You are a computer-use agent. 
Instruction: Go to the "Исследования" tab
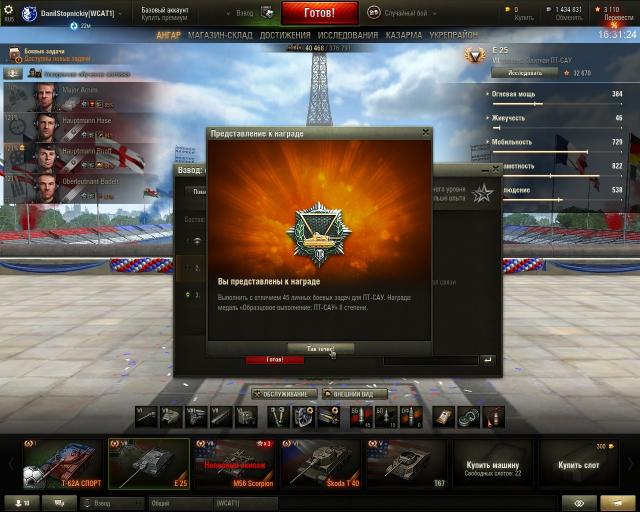(x=348, y=36)
